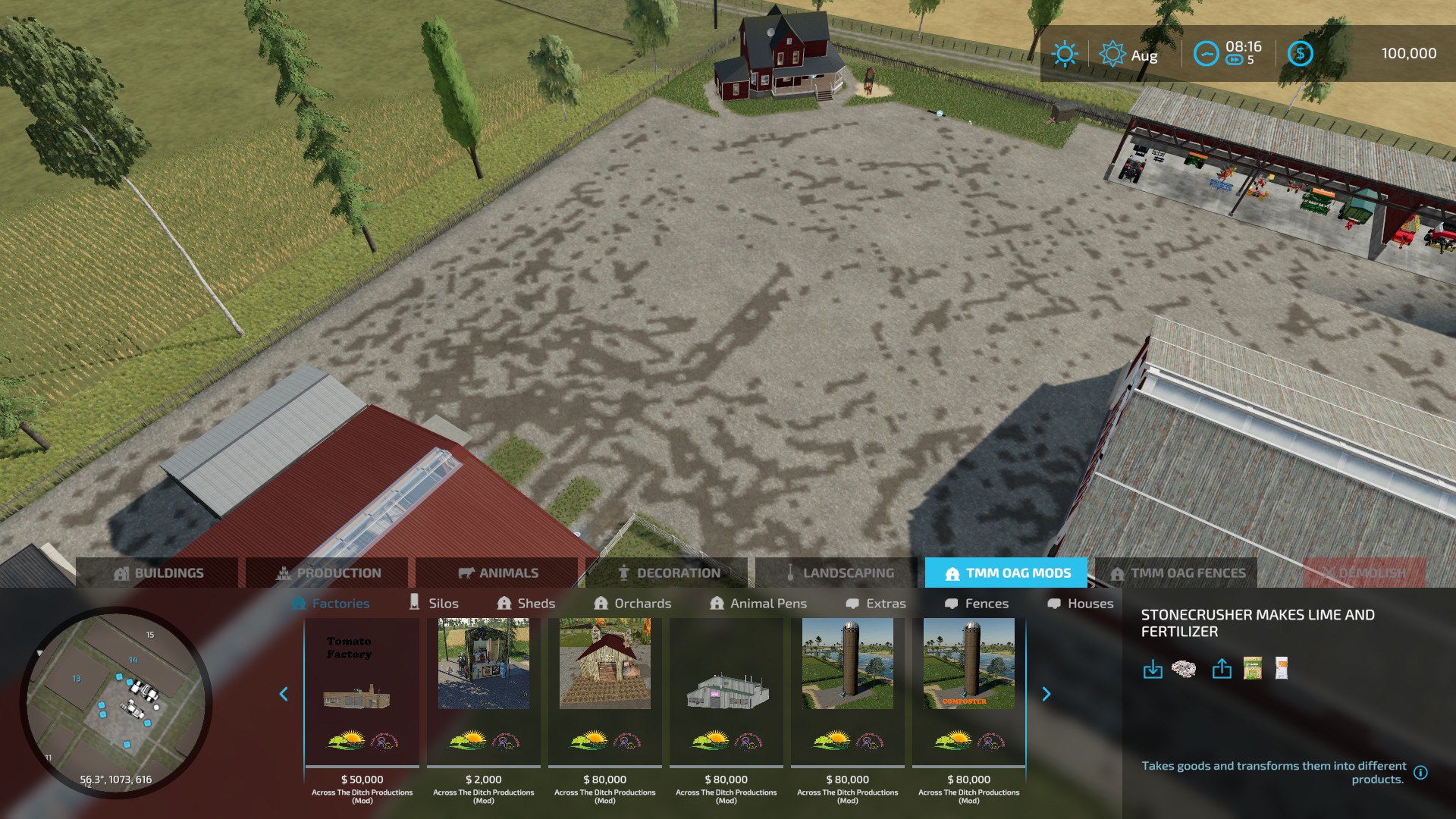Screen dimensions: 1456x819
Task: Activate the Demolish mode button
Action: [1363, 573]
